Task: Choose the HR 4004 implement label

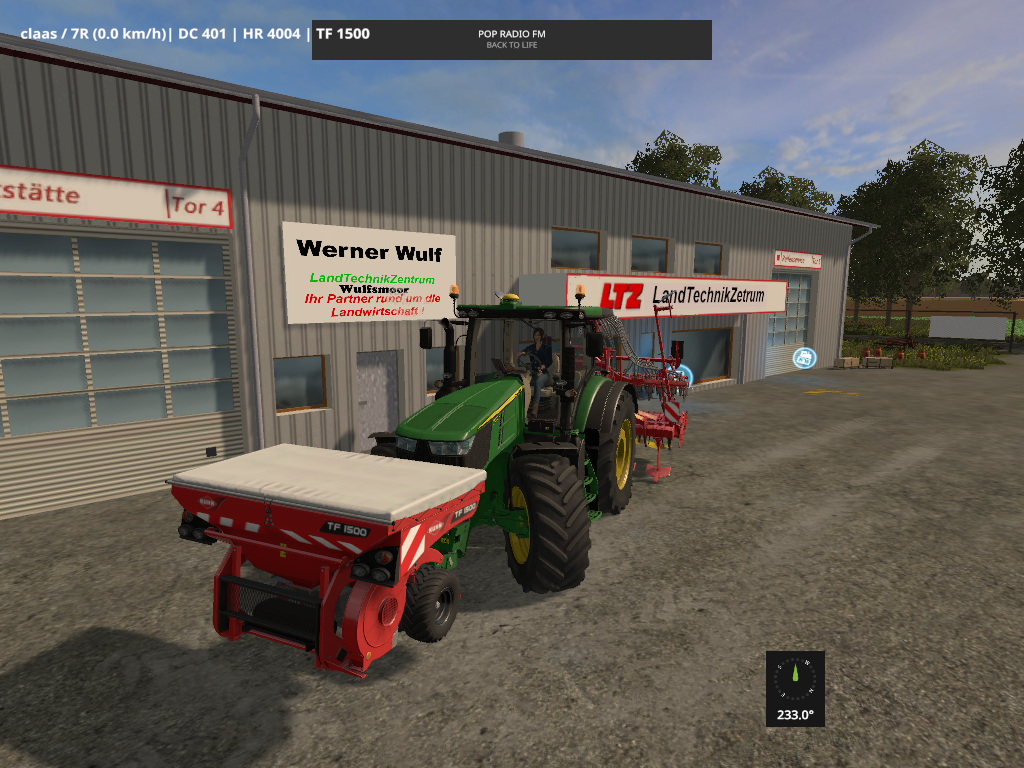Action: (273, 34)
